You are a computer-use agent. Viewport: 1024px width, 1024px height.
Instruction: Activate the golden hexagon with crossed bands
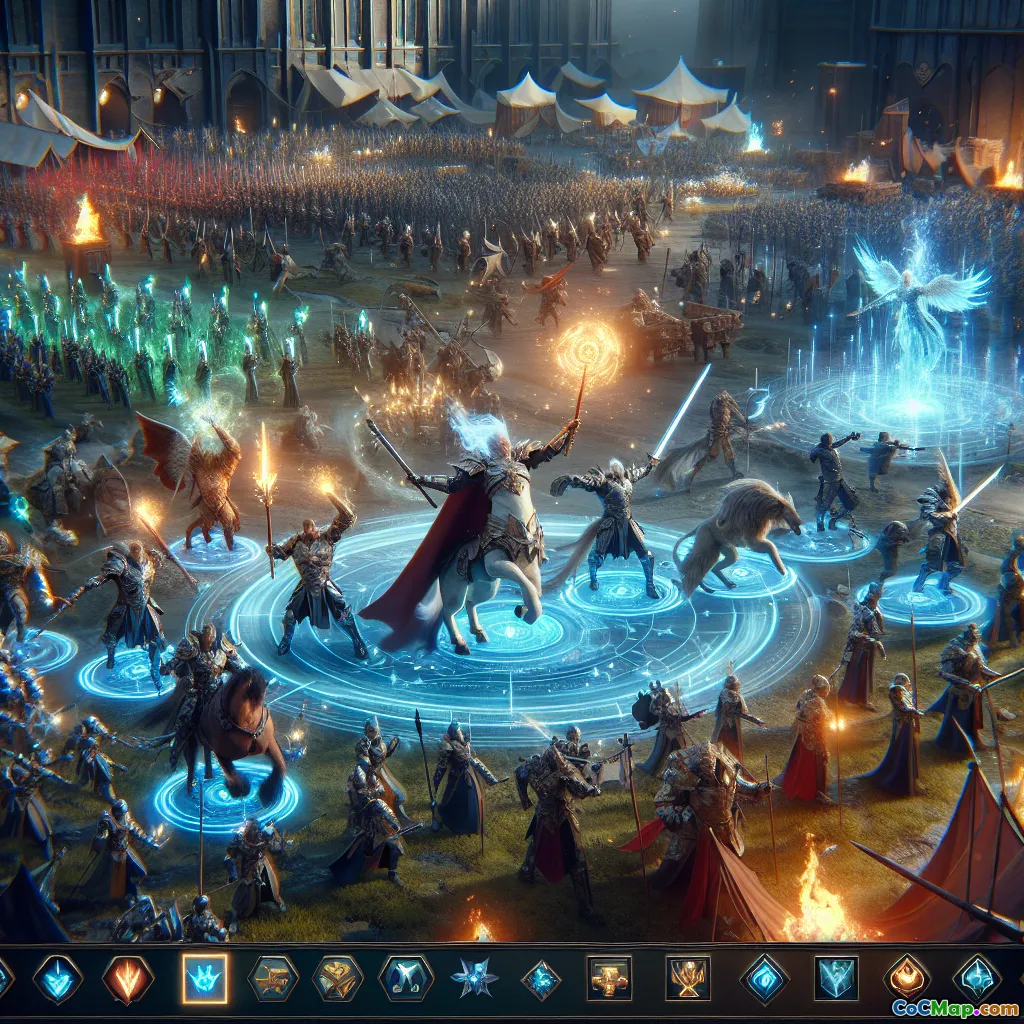[x=337, y=979]
